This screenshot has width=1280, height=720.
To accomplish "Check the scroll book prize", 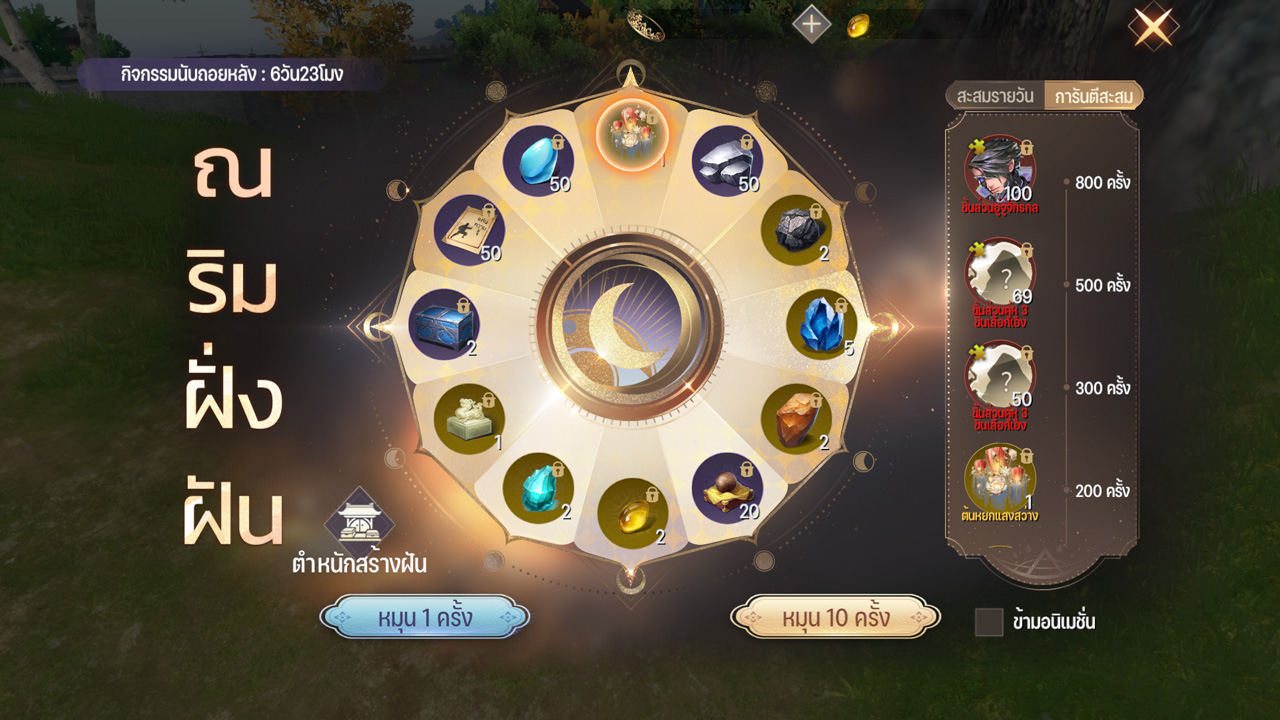I will click(469, 230).
